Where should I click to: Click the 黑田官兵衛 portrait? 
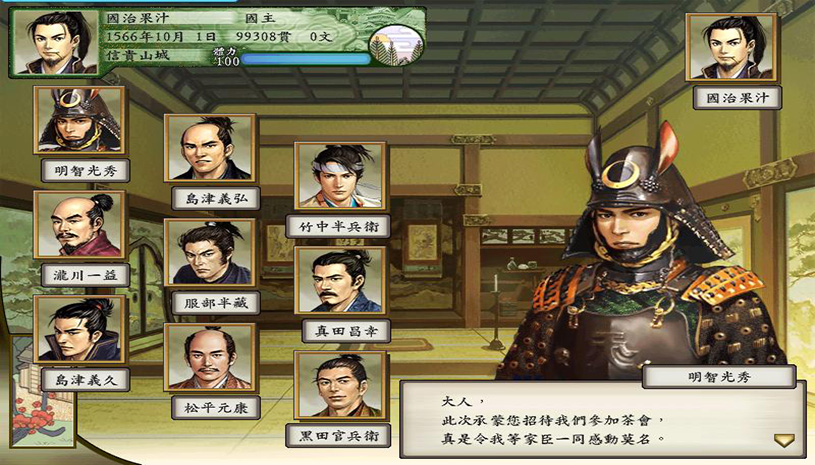pos(339,385)
